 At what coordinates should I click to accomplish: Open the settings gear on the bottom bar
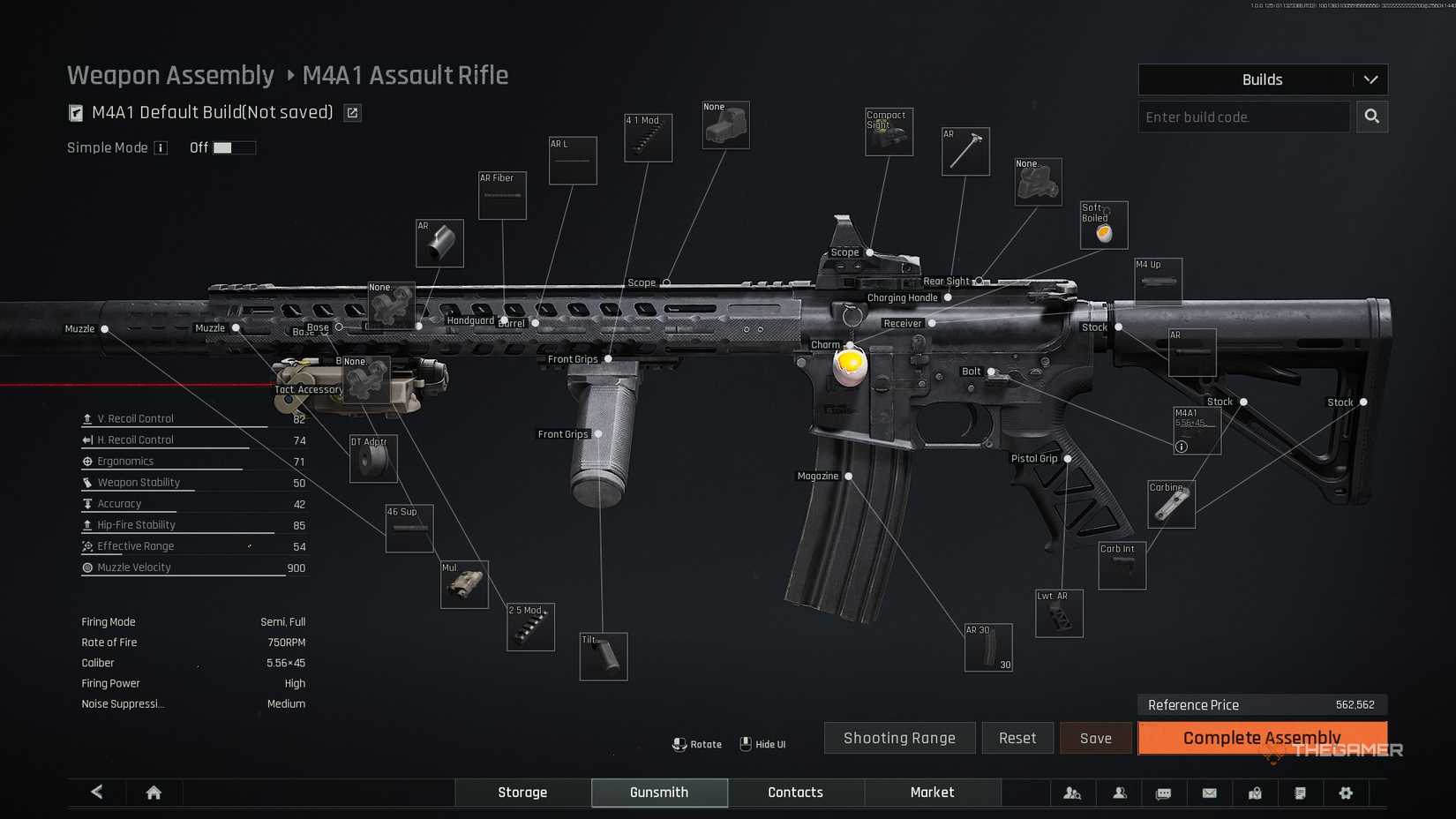(1347, 793)
